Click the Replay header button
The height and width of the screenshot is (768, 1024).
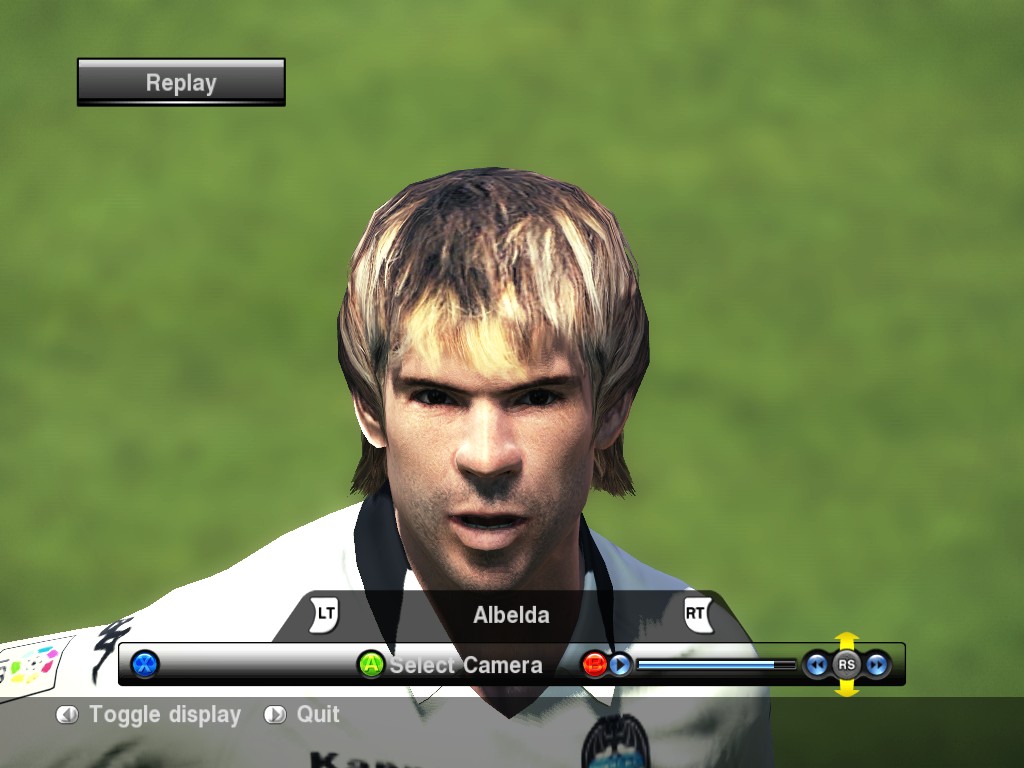[181, 82]
